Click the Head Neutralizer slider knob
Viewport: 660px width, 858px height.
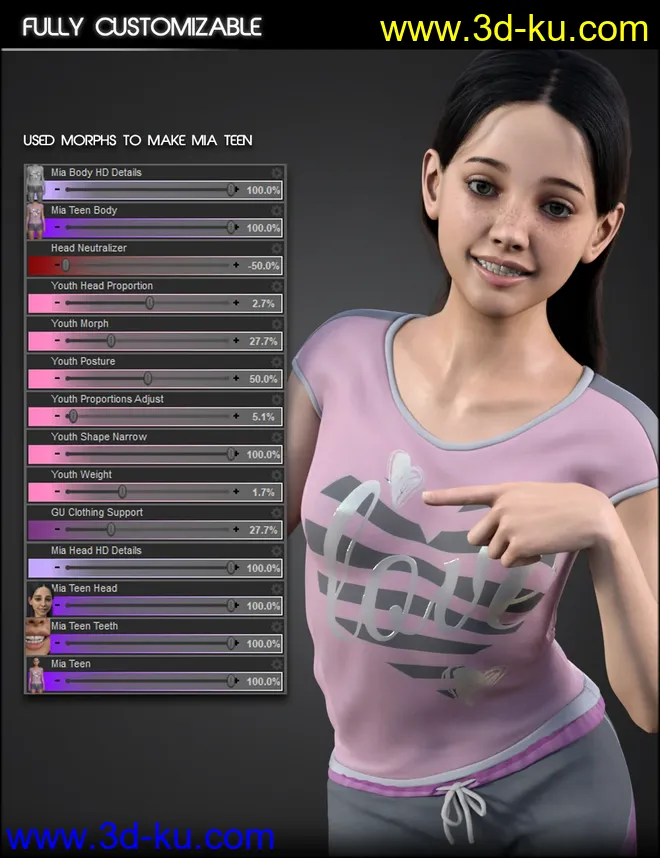[x=66, y=265]
